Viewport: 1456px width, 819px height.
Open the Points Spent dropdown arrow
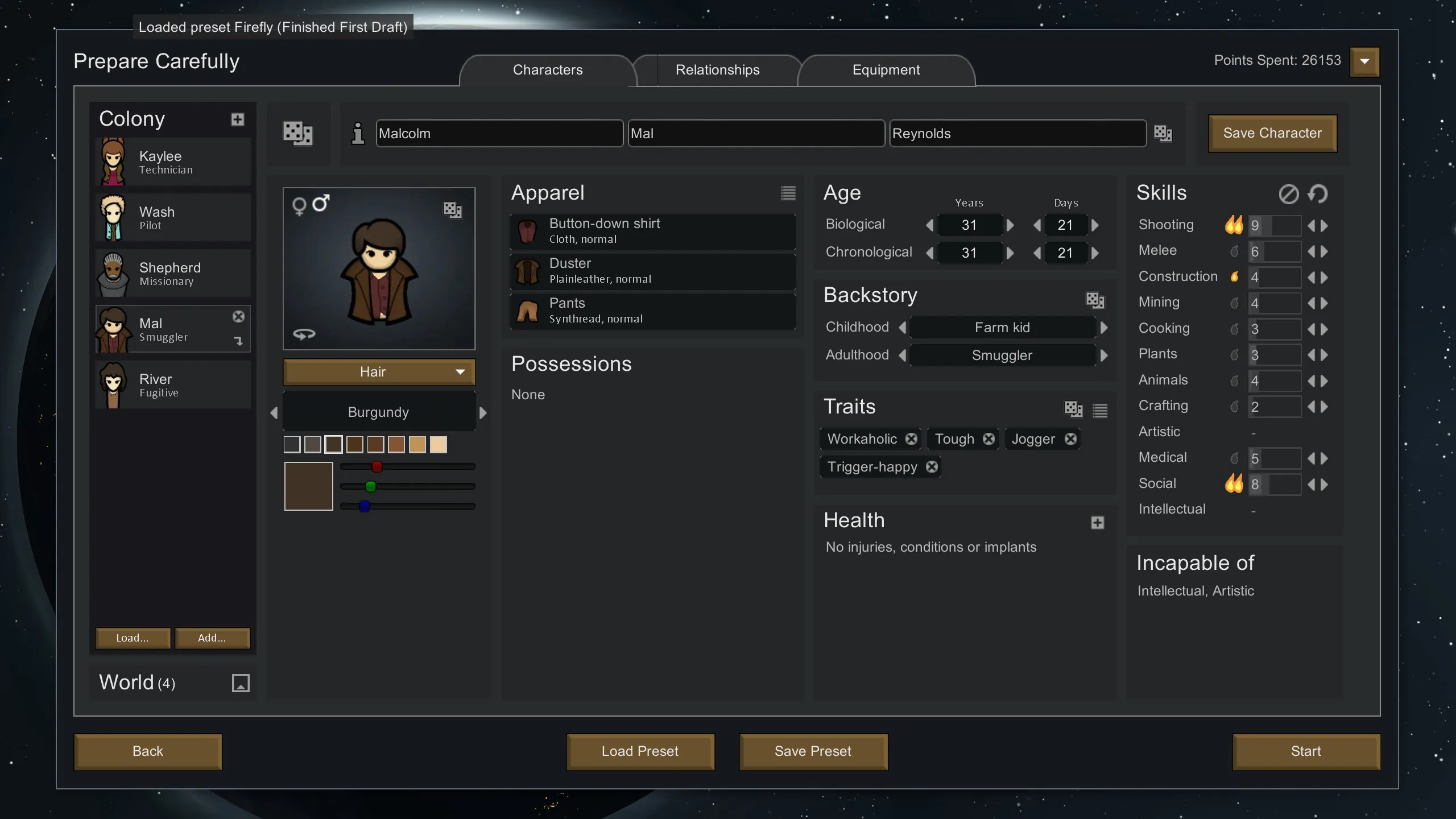point(1364,61)
